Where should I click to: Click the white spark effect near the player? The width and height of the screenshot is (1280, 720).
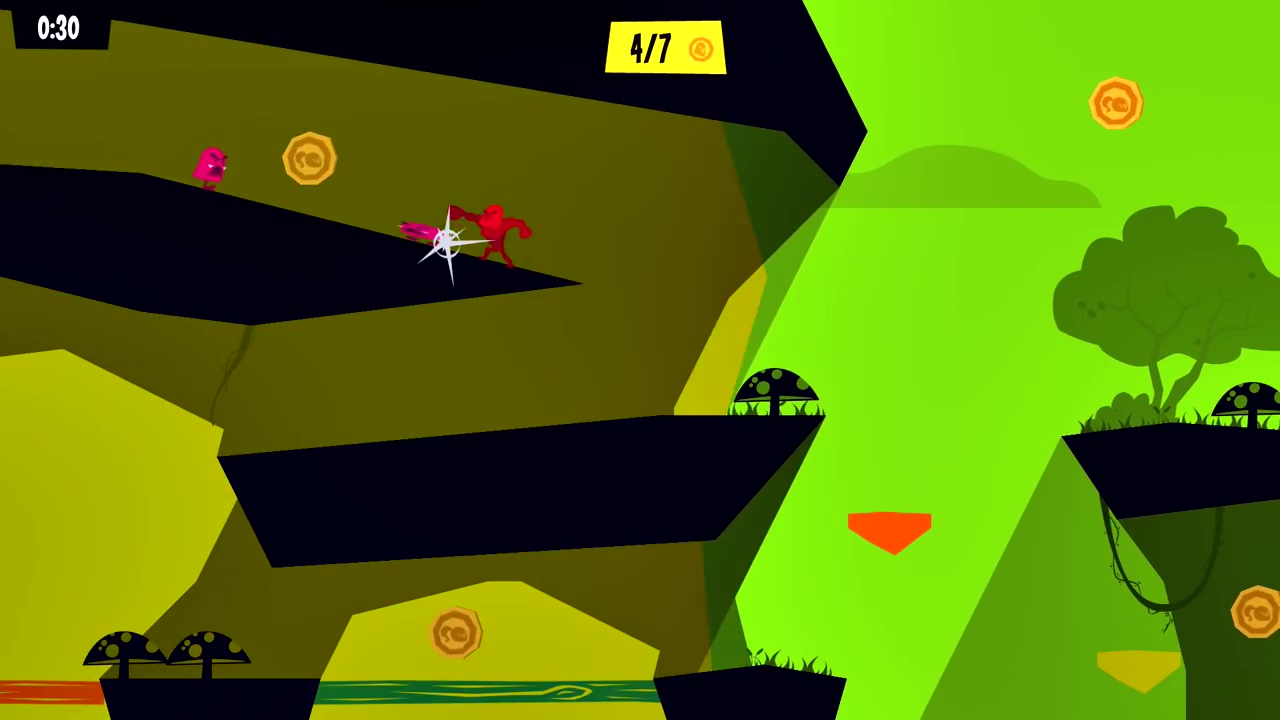445,243
